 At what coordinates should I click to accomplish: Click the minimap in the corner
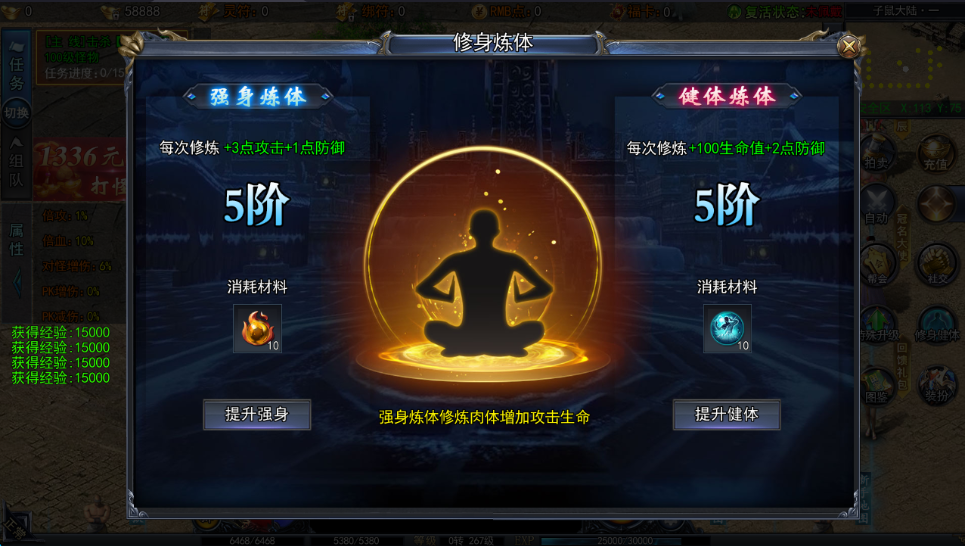[910, 60]
